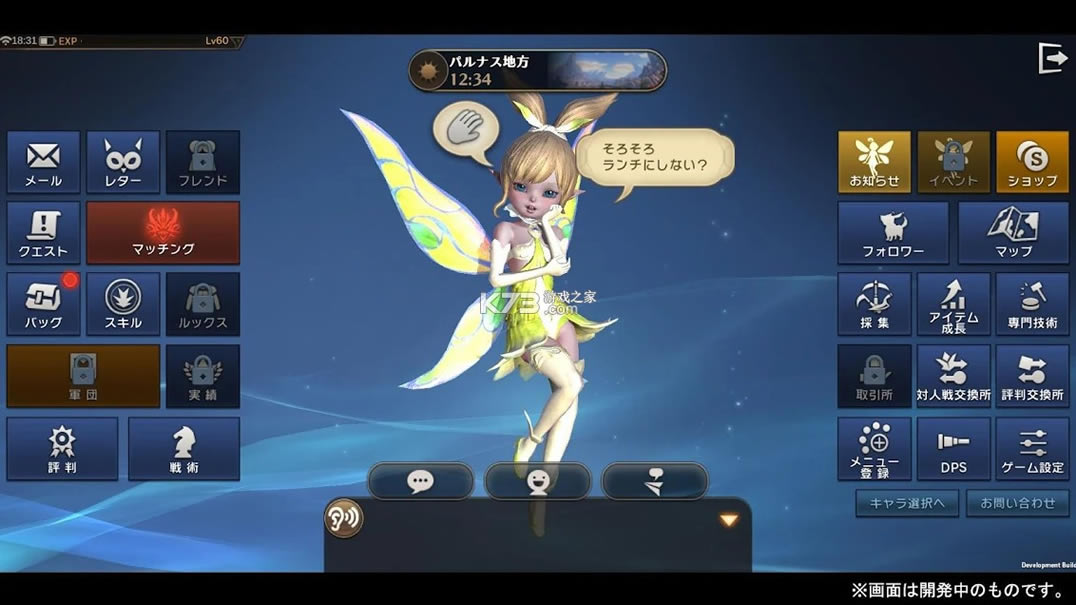Viewport: 1076px width, 605px height.
Task: Open the ショップ shop
Action: (x=1033, y=162)
